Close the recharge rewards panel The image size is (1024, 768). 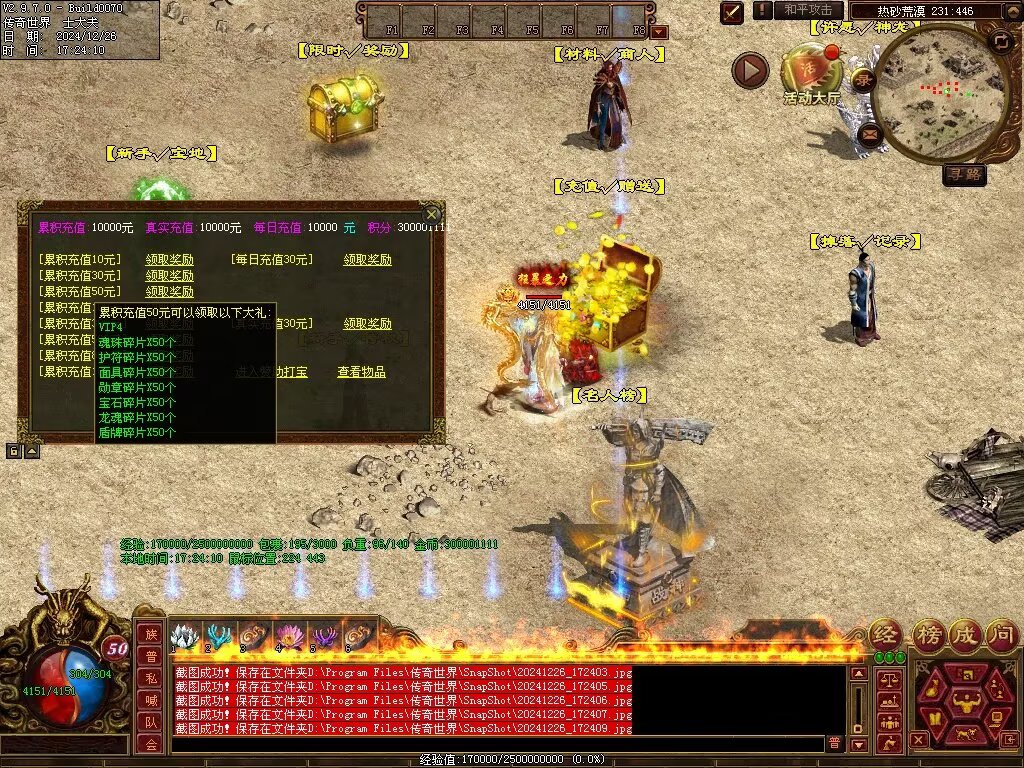(x=431, y=214)
